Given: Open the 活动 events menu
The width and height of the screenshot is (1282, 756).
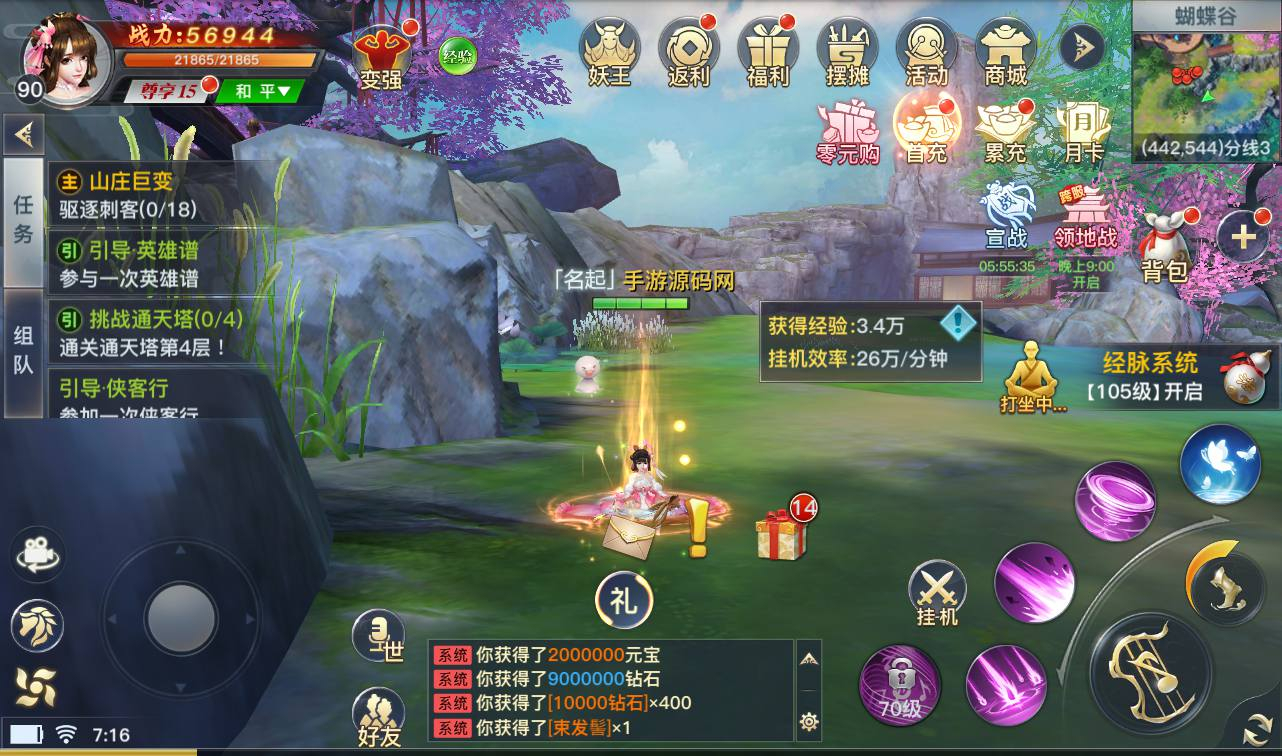Looking at the screenshot, I should pyautogui.click(x=926, y=50).
